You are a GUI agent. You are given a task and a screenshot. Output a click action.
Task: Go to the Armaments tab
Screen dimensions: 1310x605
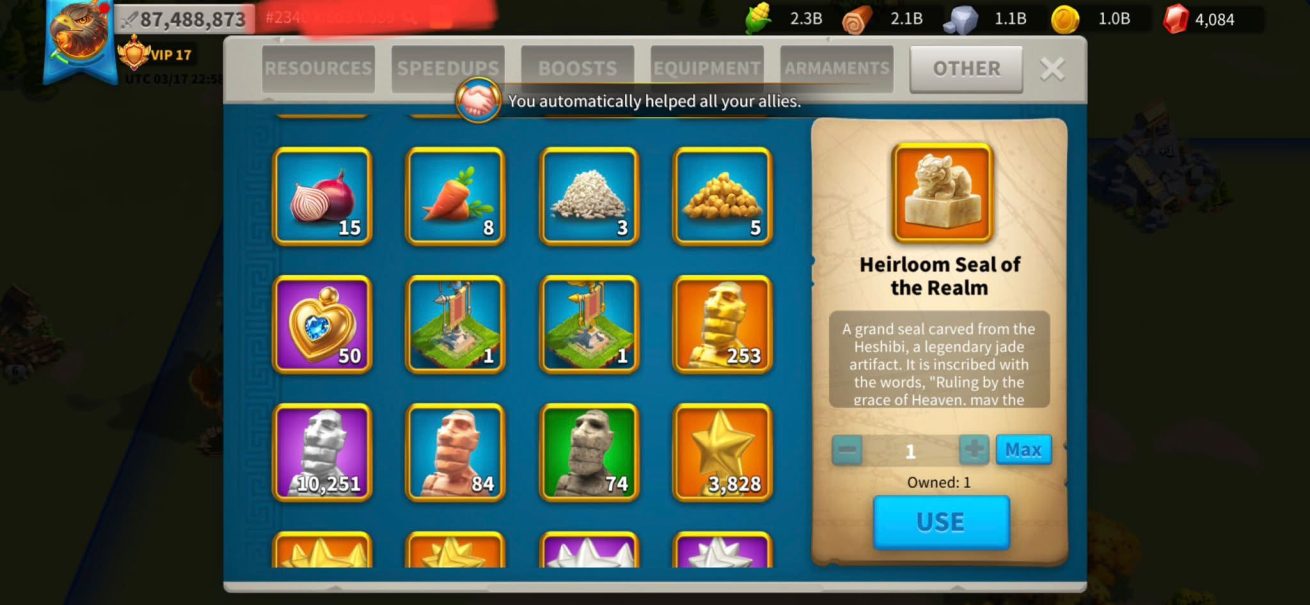pyautogui.click(x=837, y=69)
